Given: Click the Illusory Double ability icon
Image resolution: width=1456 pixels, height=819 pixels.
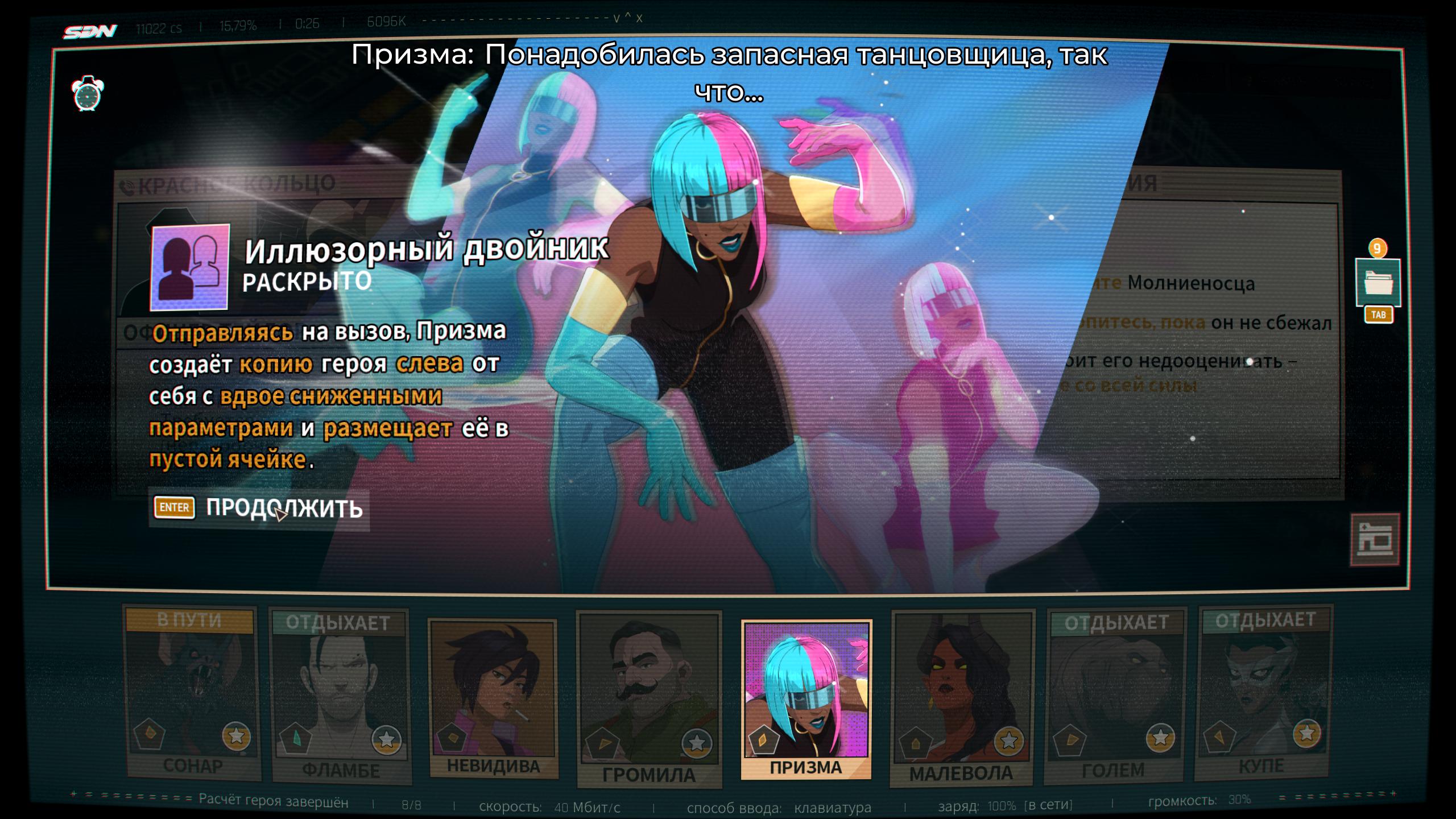Looking at the screenshot, I should click(x=190, y=267).
